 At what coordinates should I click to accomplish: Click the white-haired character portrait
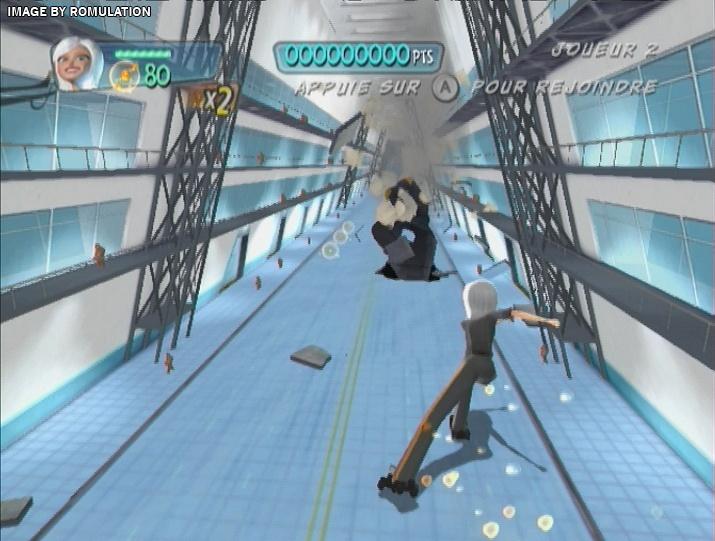coord(78,66)
